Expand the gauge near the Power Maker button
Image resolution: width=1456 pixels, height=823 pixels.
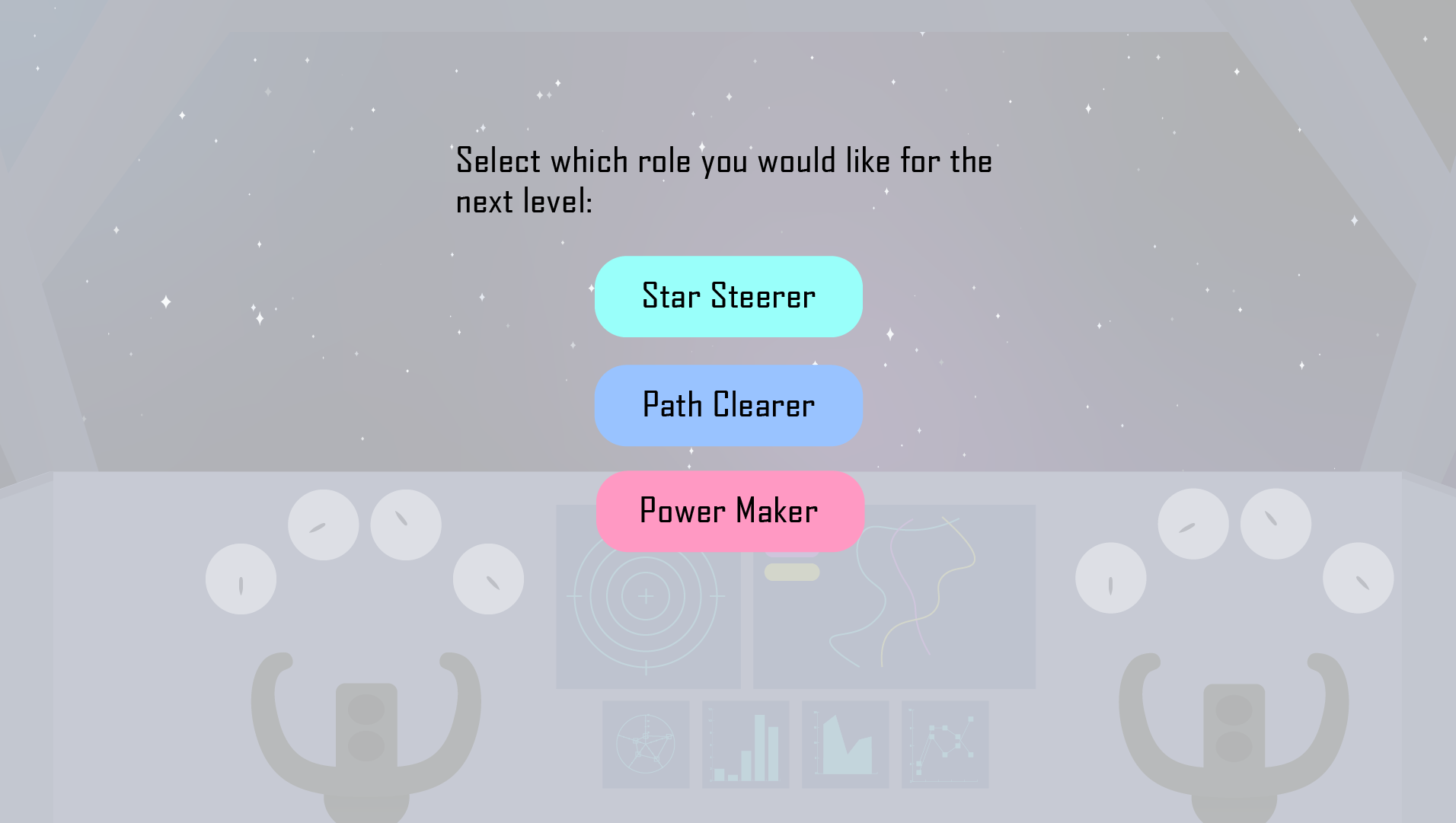click(x=488, y=579)
